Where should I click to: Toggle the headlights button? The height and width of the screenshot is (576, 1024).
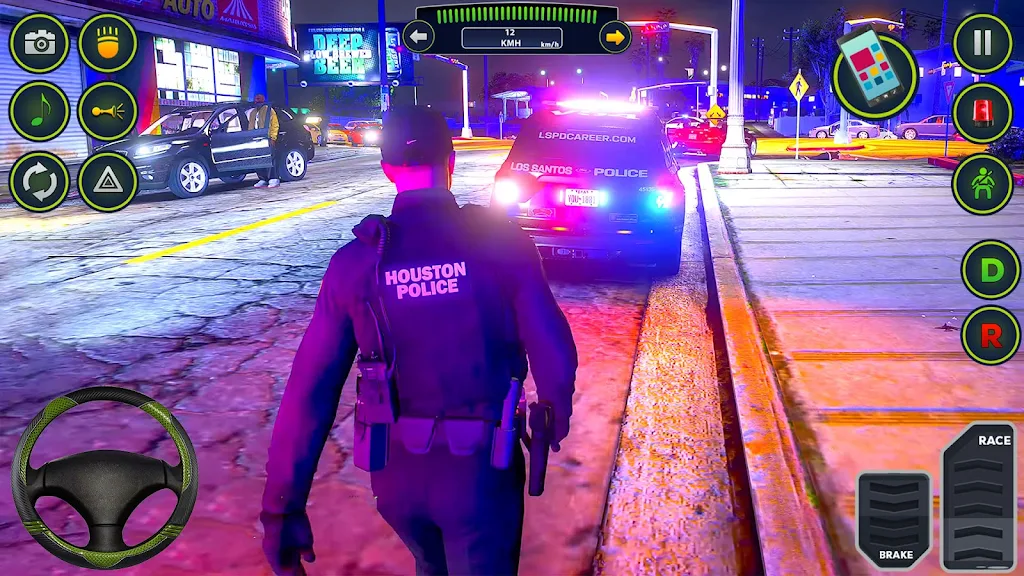click(x=107, y=43)
